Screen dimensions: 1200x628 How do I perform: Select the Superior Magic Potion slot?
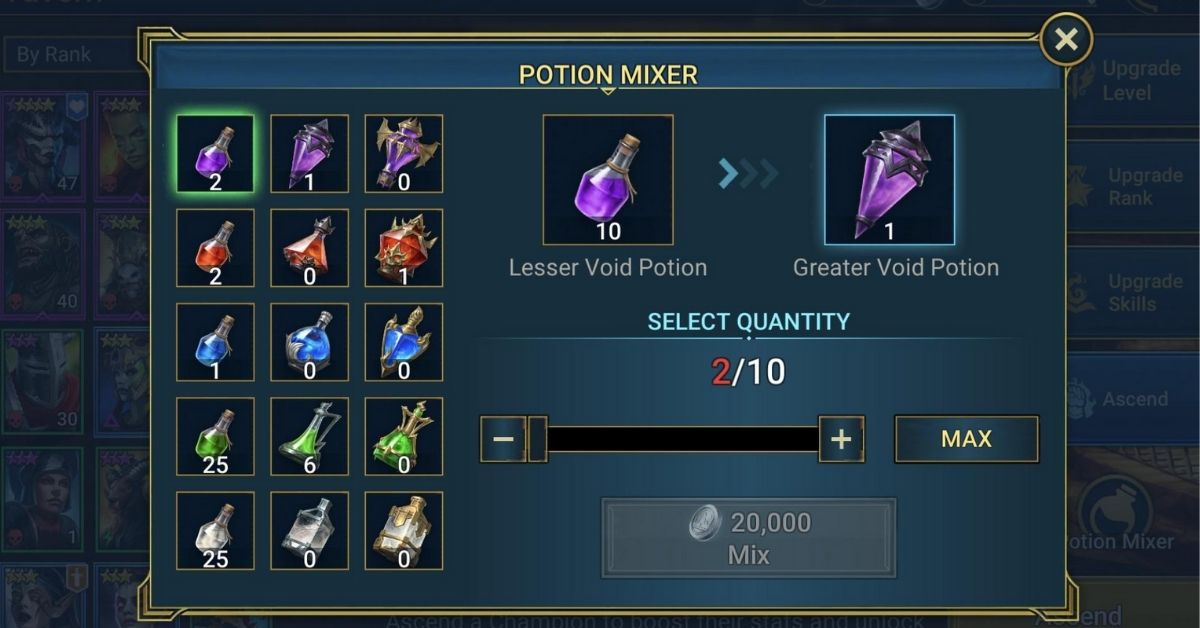pyautogui.click(x=403, y=342)
